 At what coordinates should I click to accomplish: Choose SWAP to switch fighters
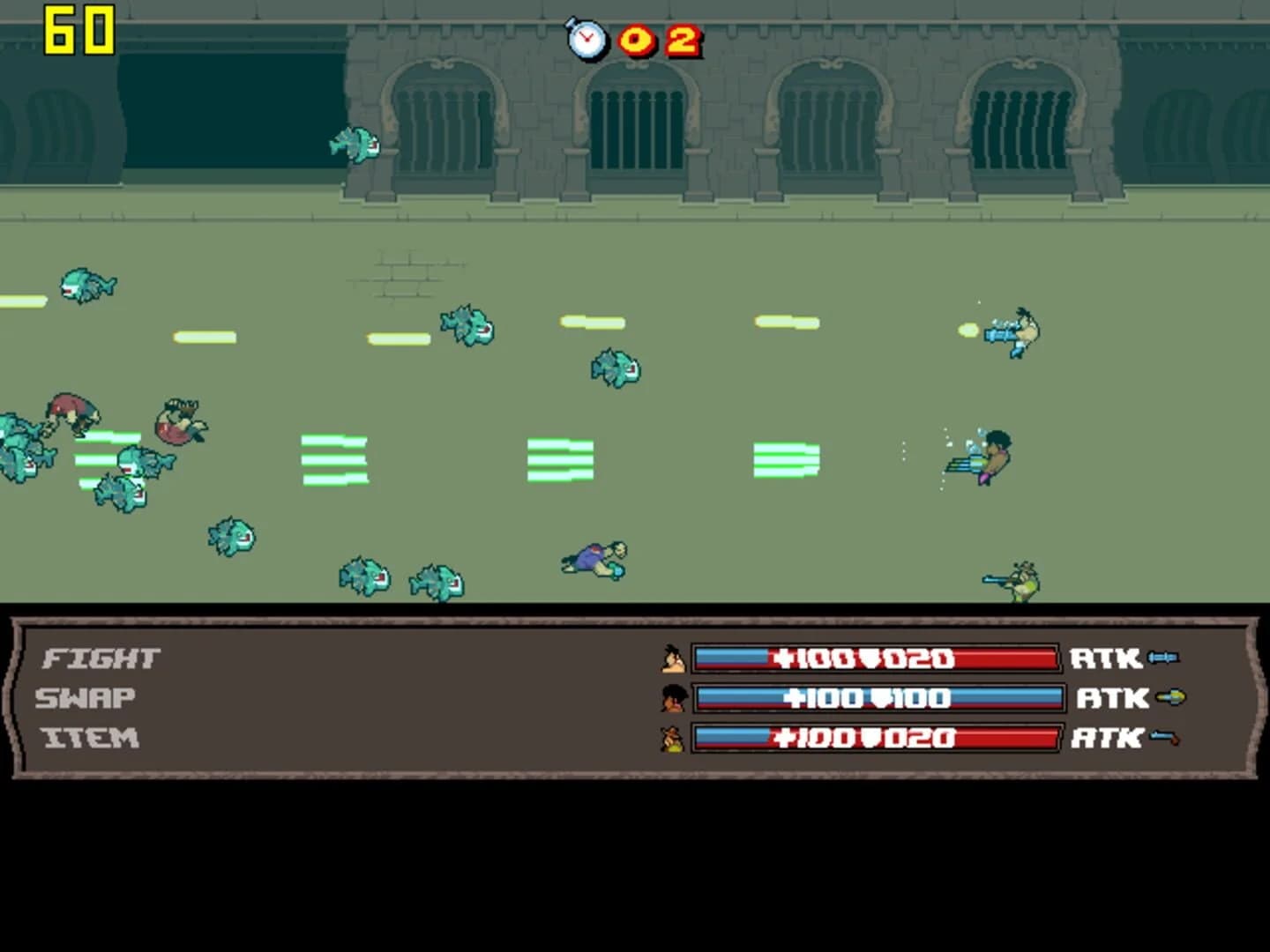point(84,696)
